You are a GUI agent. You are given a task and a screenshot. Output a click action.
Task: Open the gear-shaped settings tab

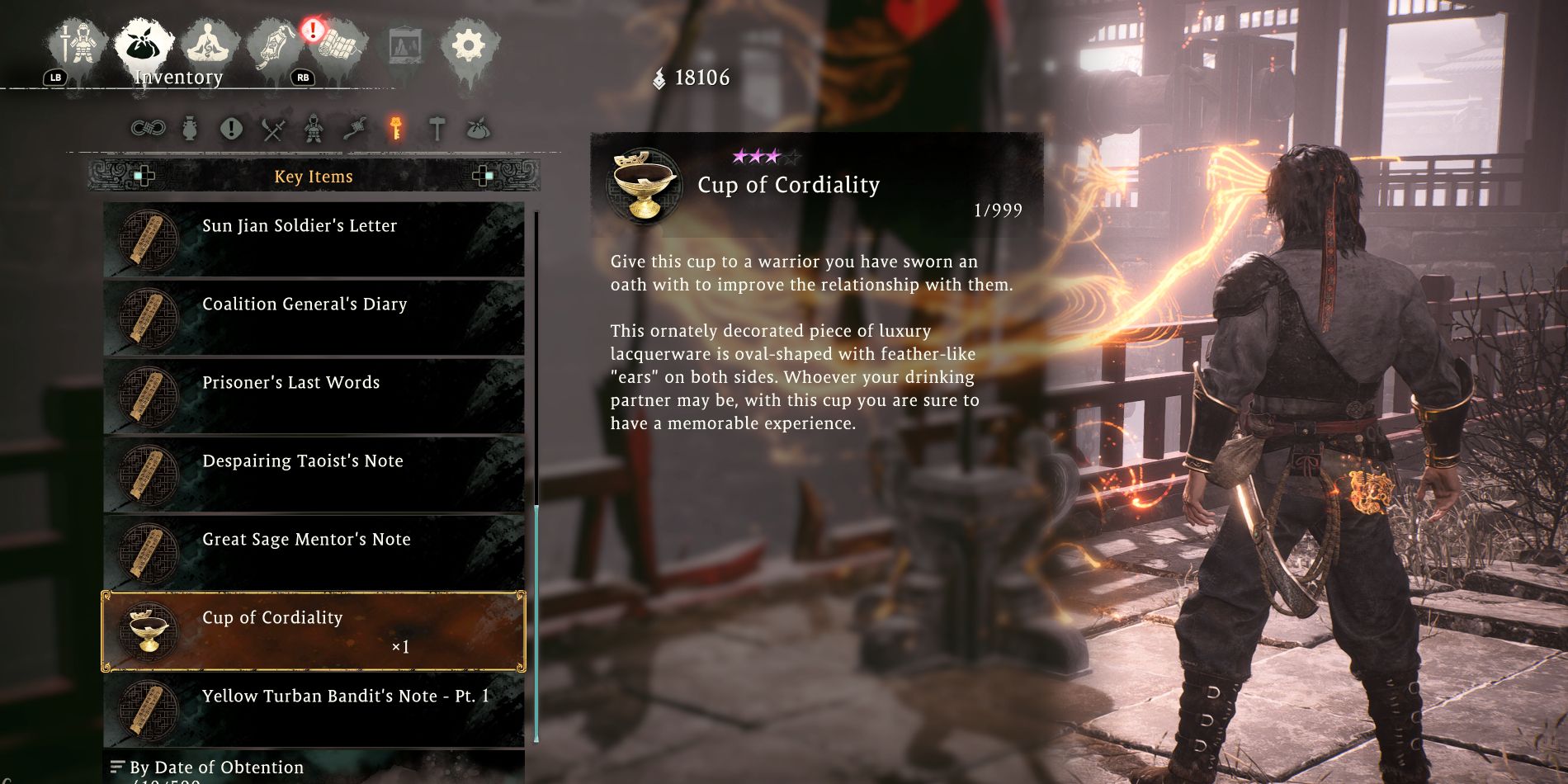click(468, 45)
